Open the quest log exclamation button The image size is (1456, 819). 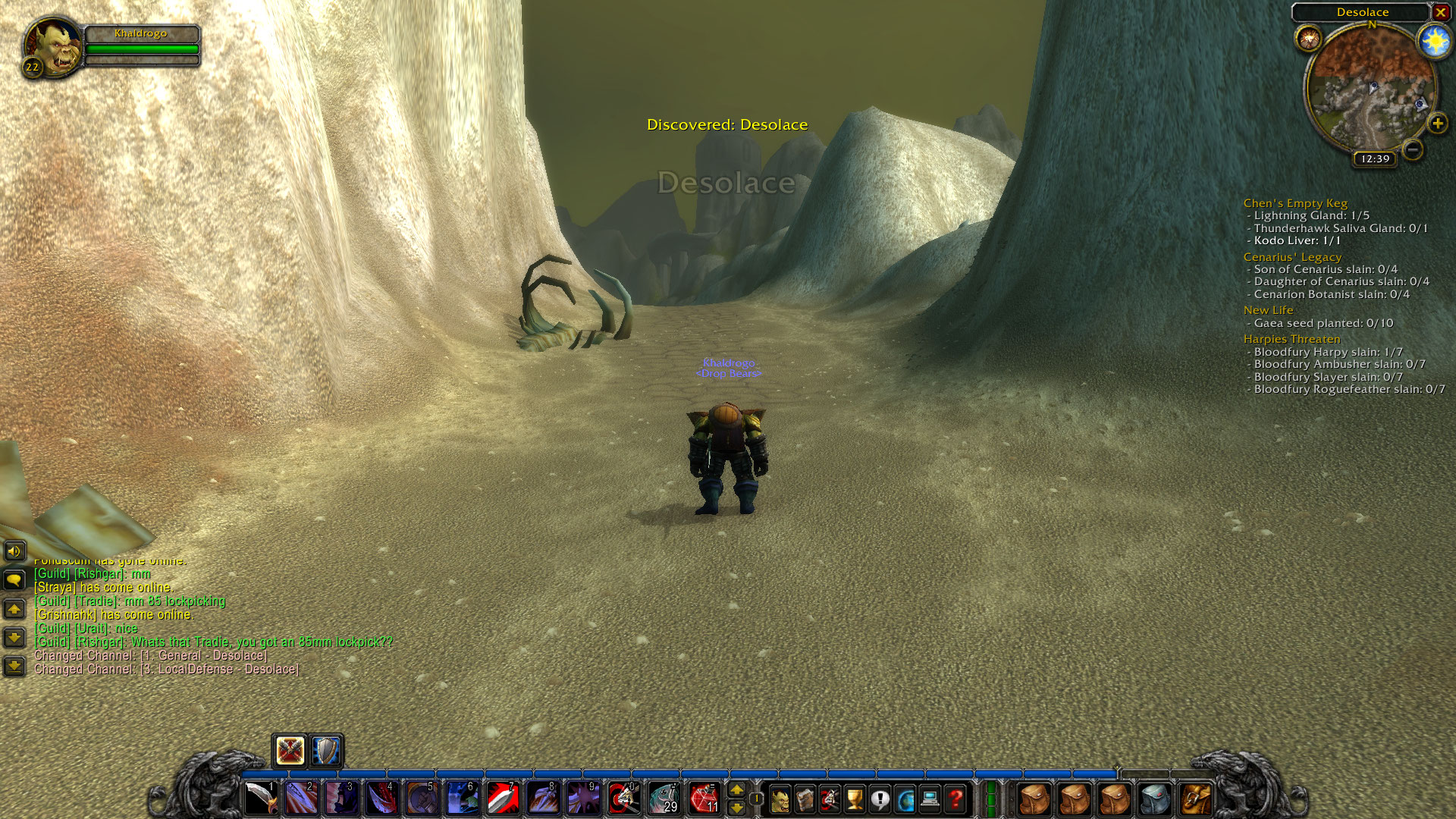880,799
